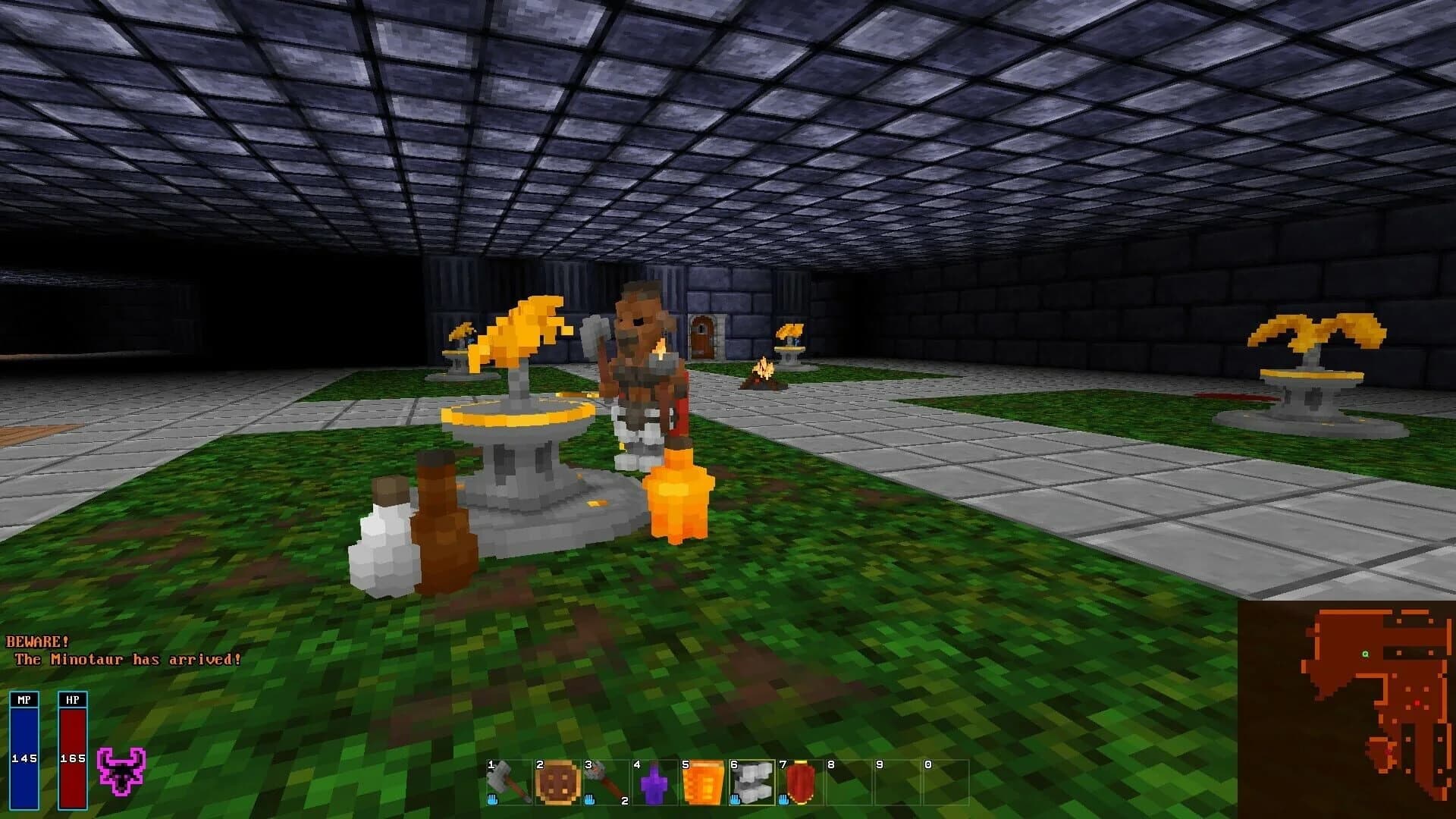Toggle the blue equip hand on slot 6
The width and height of the screenshot is (1456, 819).
point(736,800)
